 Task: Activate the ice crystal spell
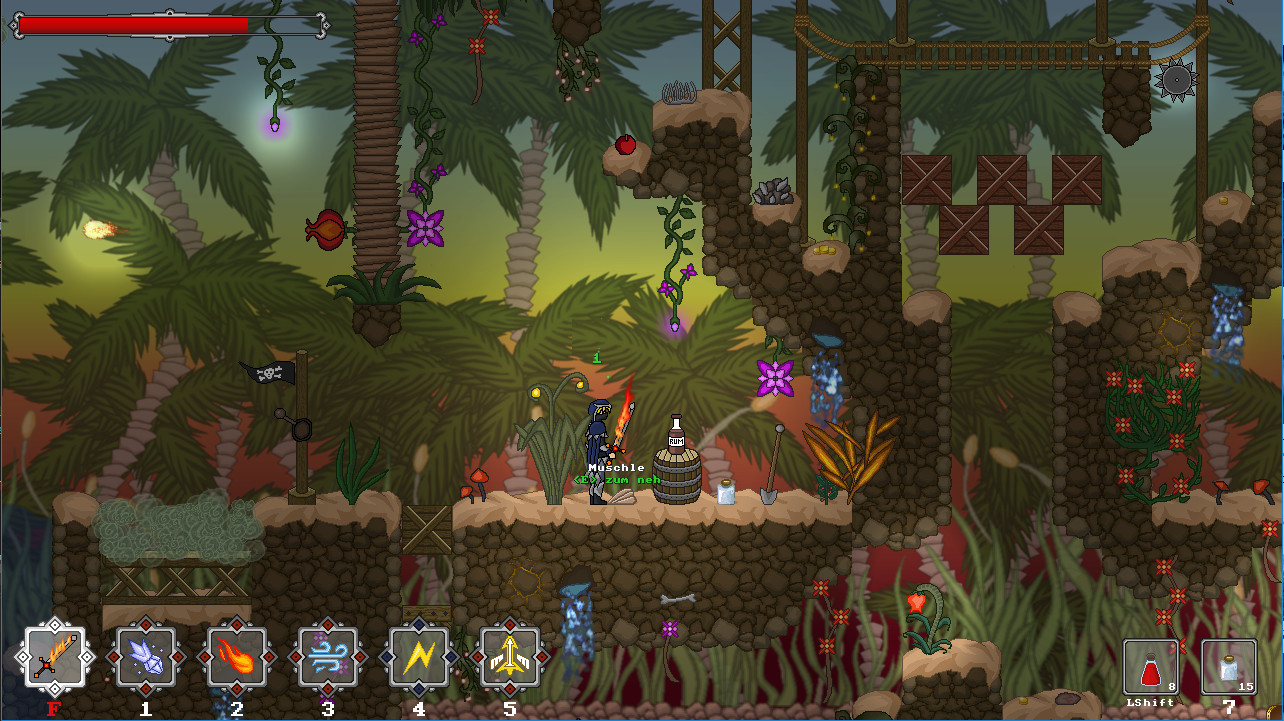click(146, 657)
